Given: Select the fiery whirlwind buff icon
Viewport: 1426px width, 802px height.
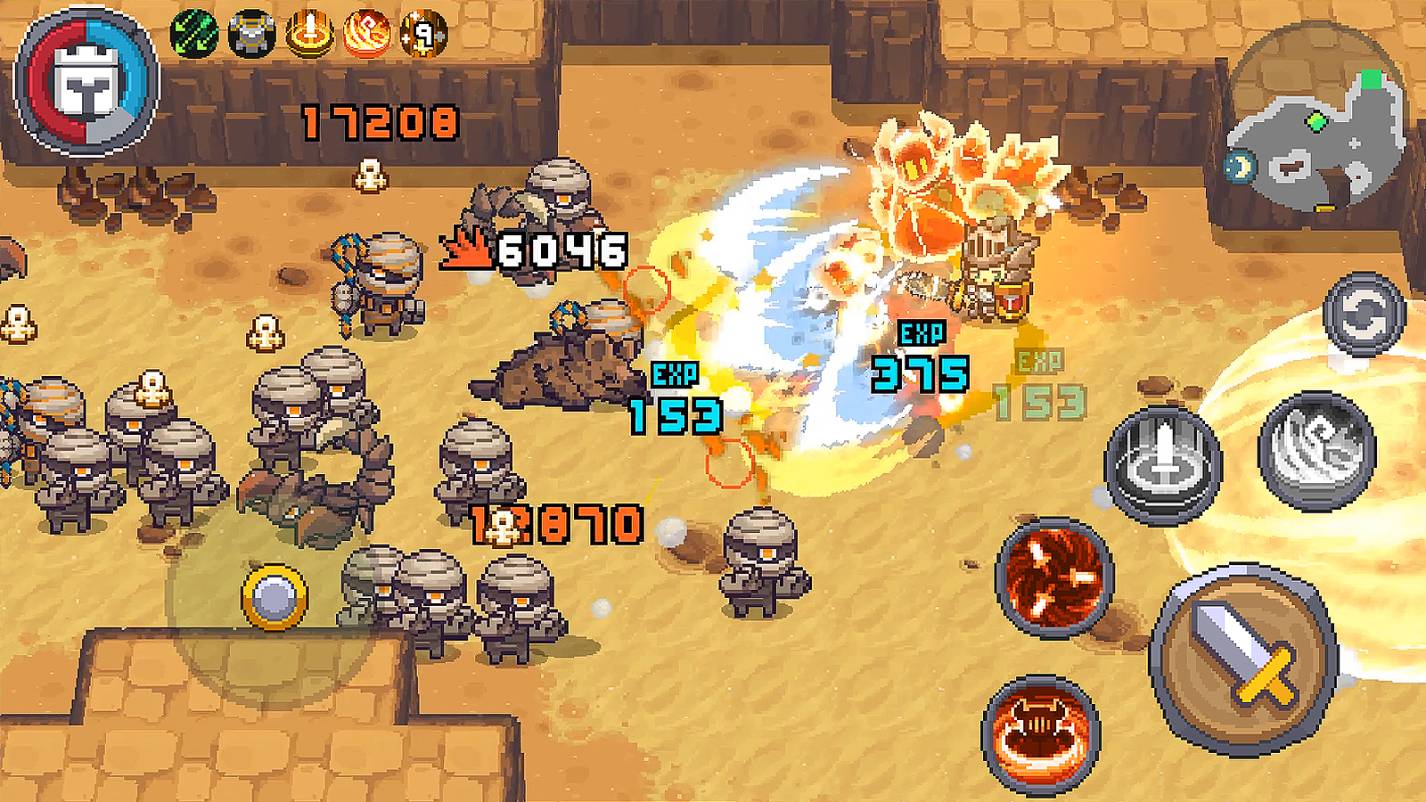Looking at the screenshot, I should pos(366,34).
